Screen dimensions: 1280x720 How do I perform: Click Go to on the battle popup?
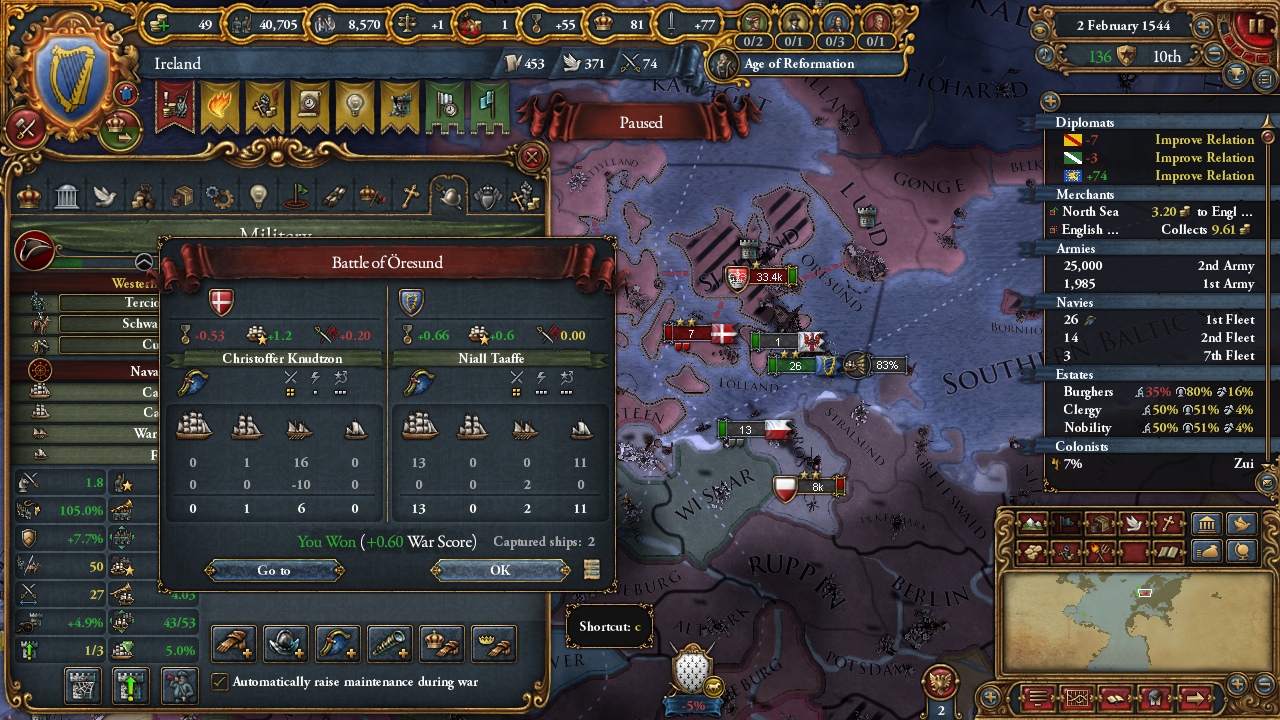270,571
